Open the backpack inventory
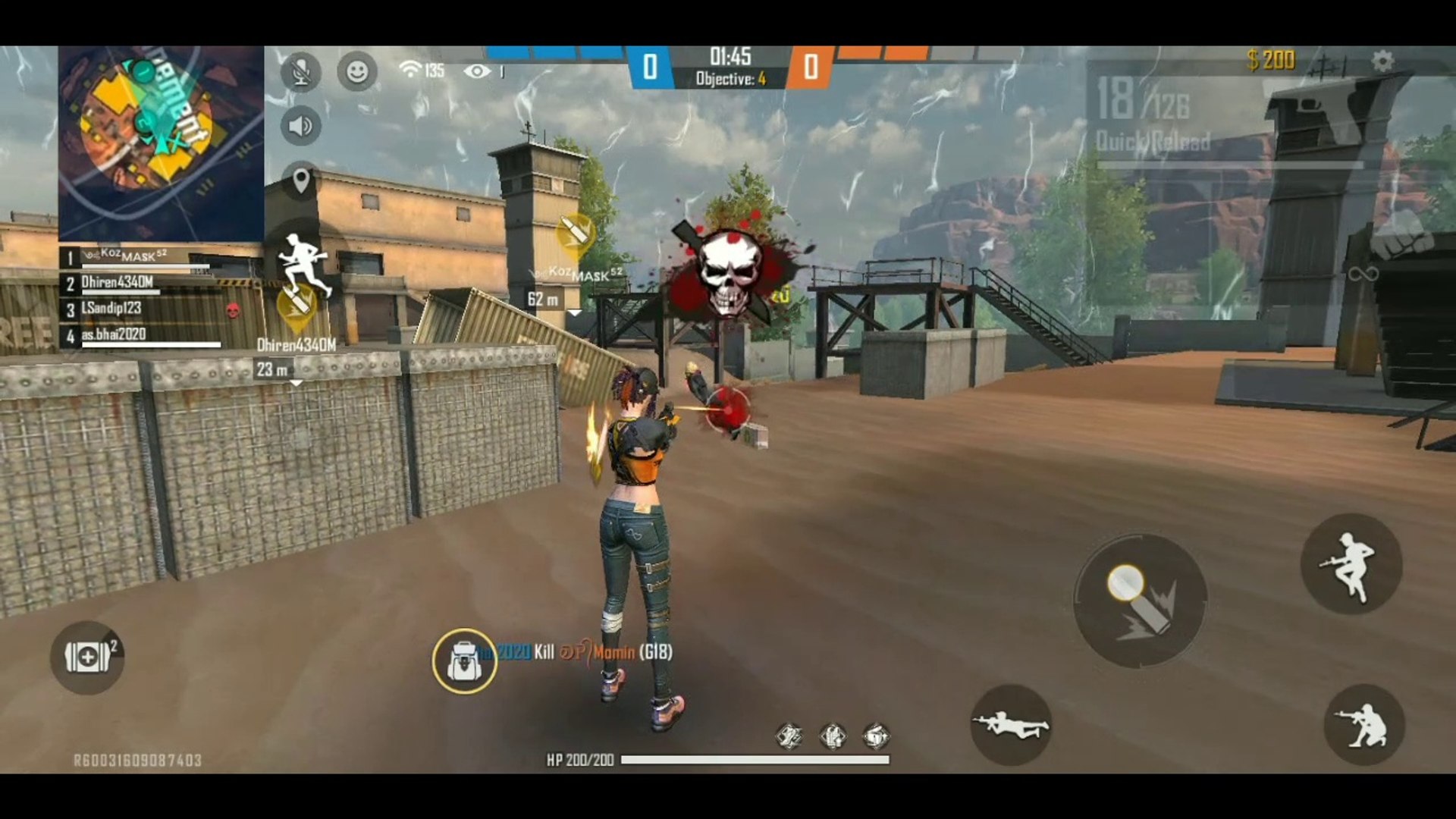This screenshot has height=819, width=1456. point(464,661)
